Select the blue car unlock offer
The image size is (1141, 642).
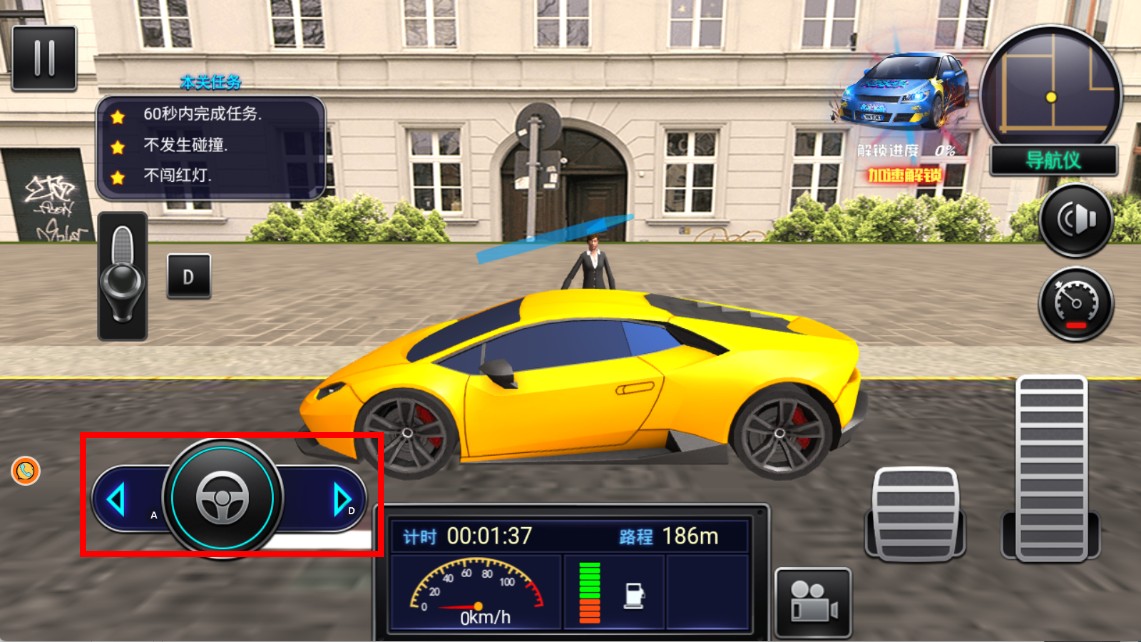[x=904, y=90]
